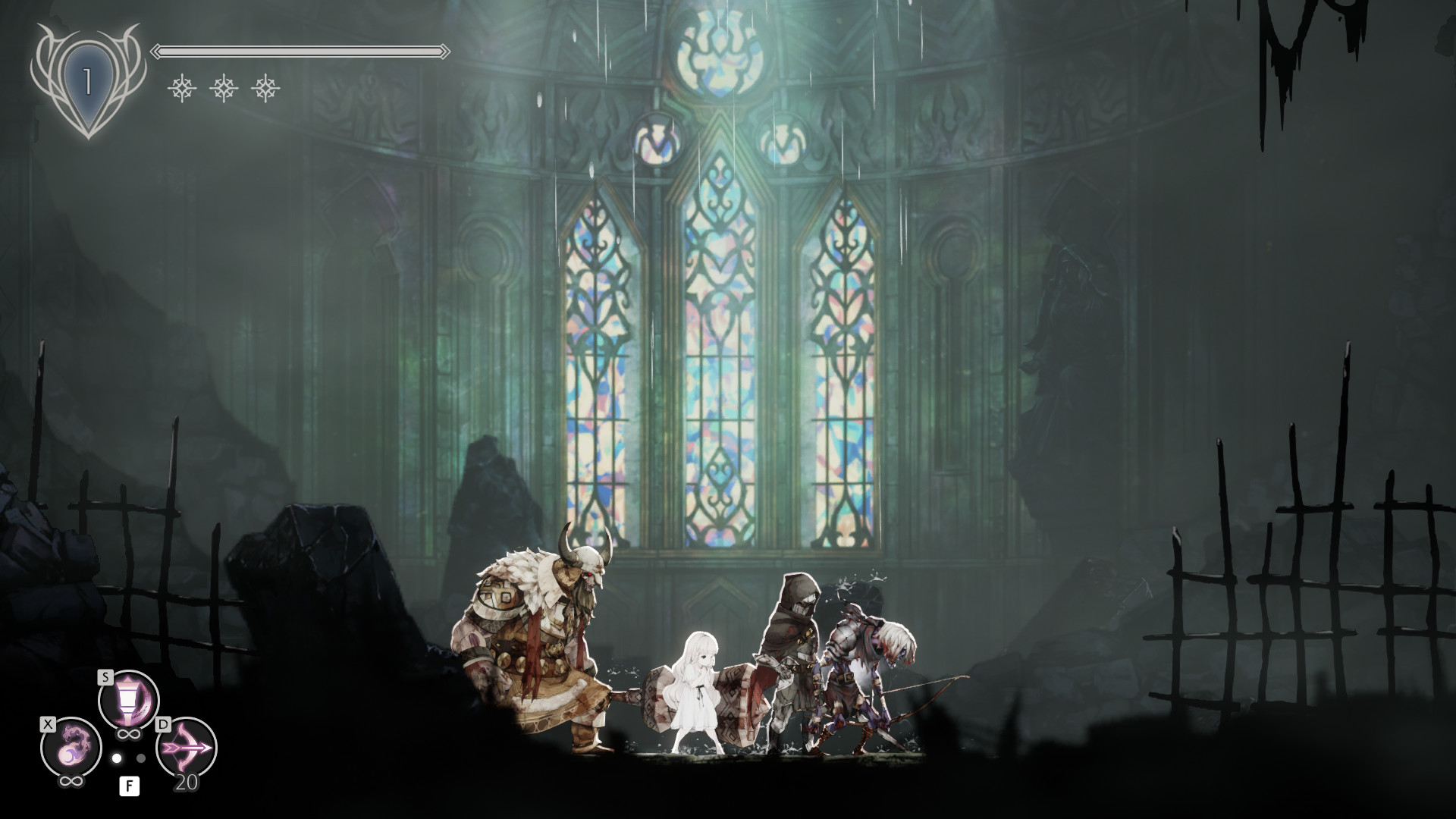Select the third snowflake prayer charge
This screenshot has height=819, width=1456.
coord(266,89)
